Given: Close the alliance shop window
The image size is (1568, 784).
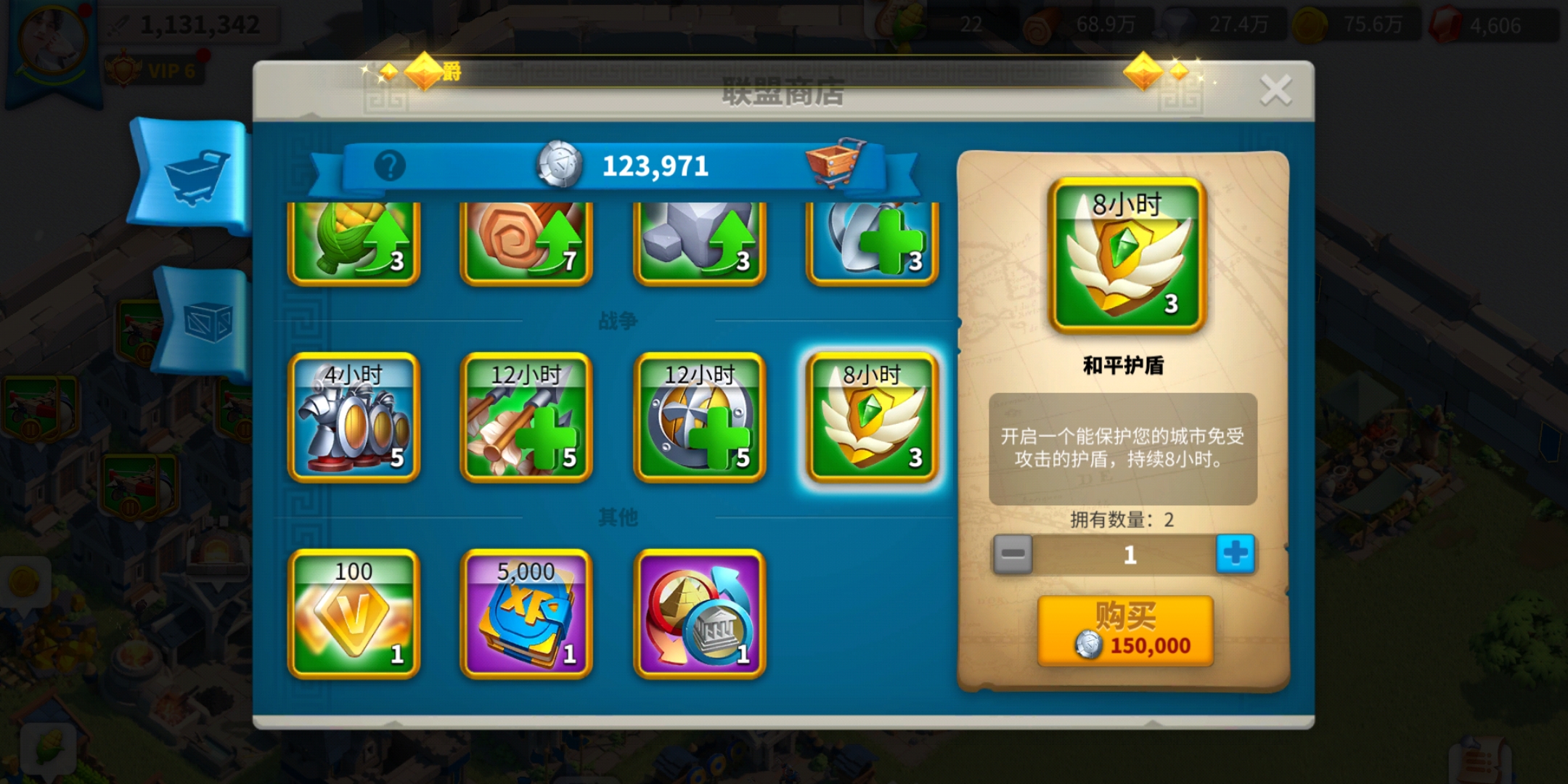Looking at the screenshot, I should tap(1275, 91).
